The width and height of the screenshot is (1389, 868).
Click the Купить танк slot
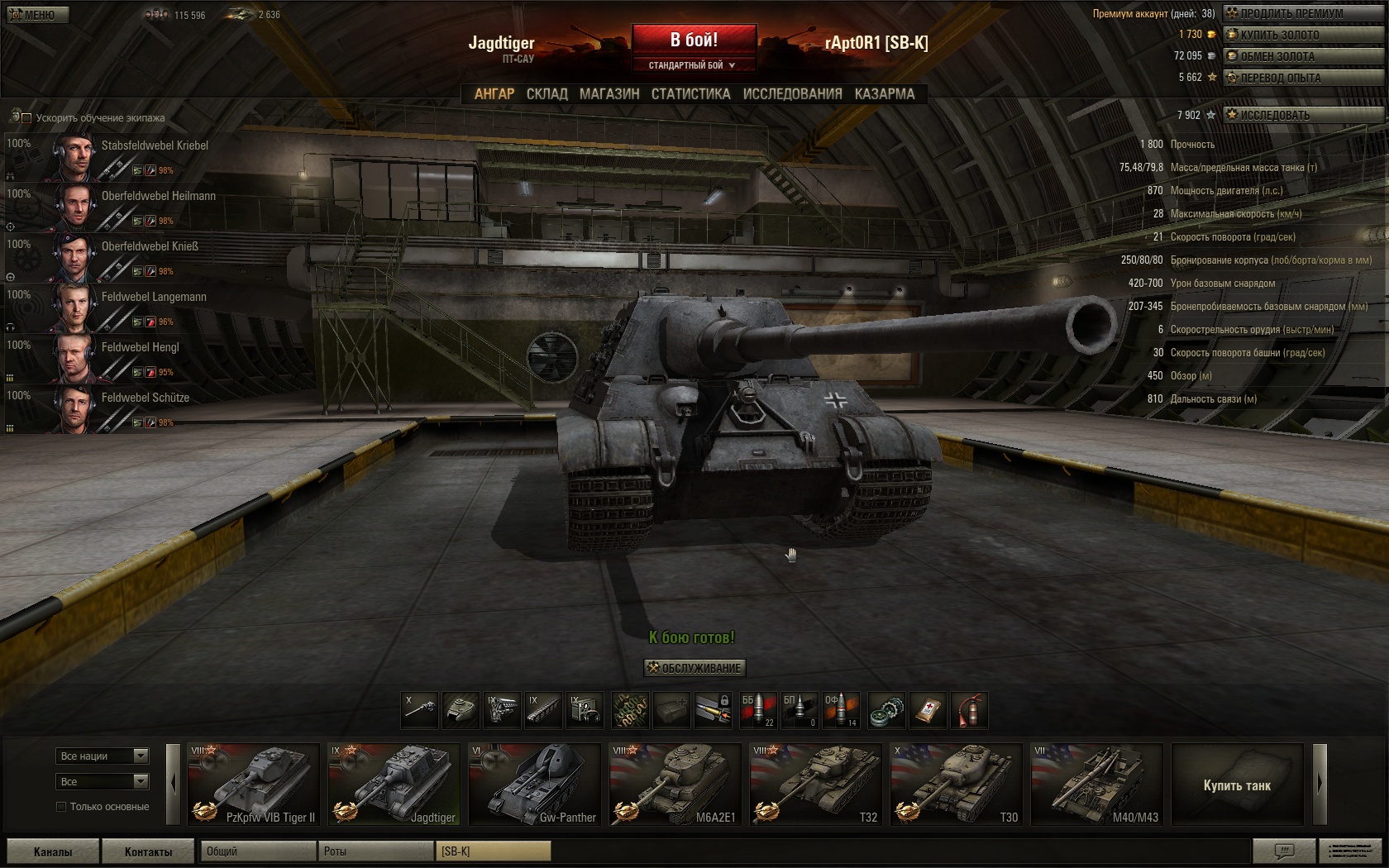[1237, 785]
